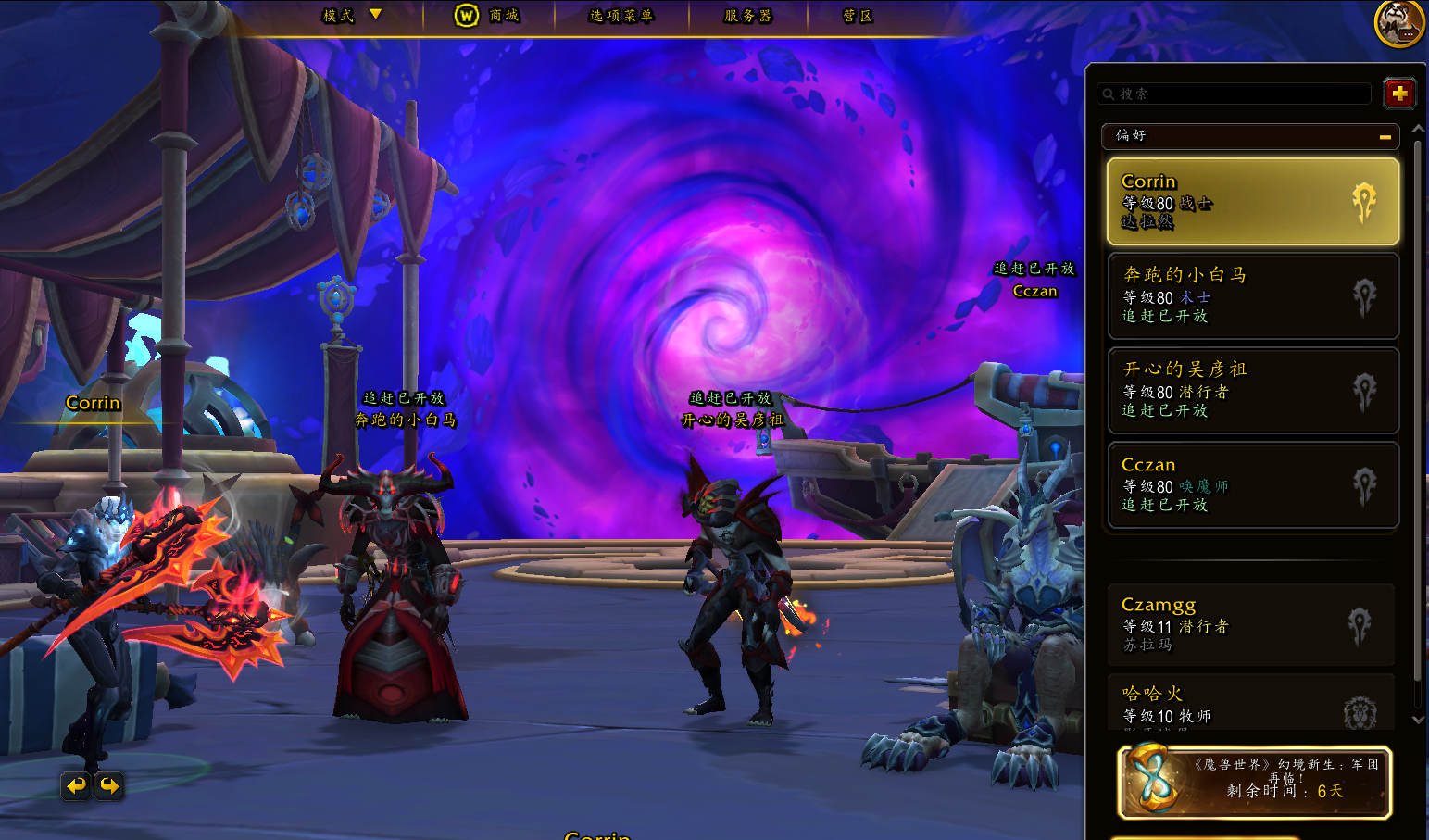Open the 商城 shop
The image size is (1429, 840).
pyautogui.click(x=487, y=16)
